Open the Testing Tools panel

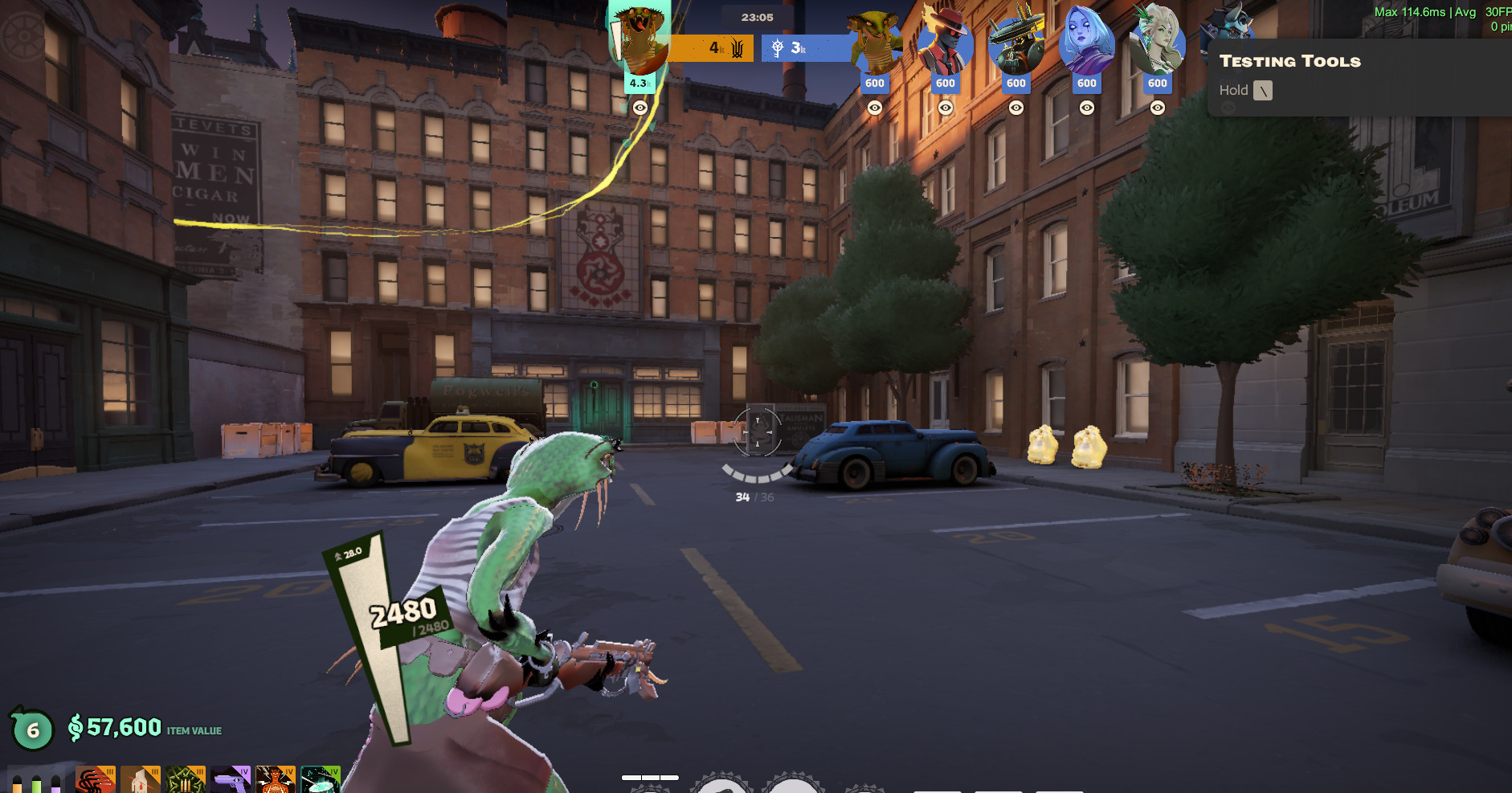(1289, 62)
